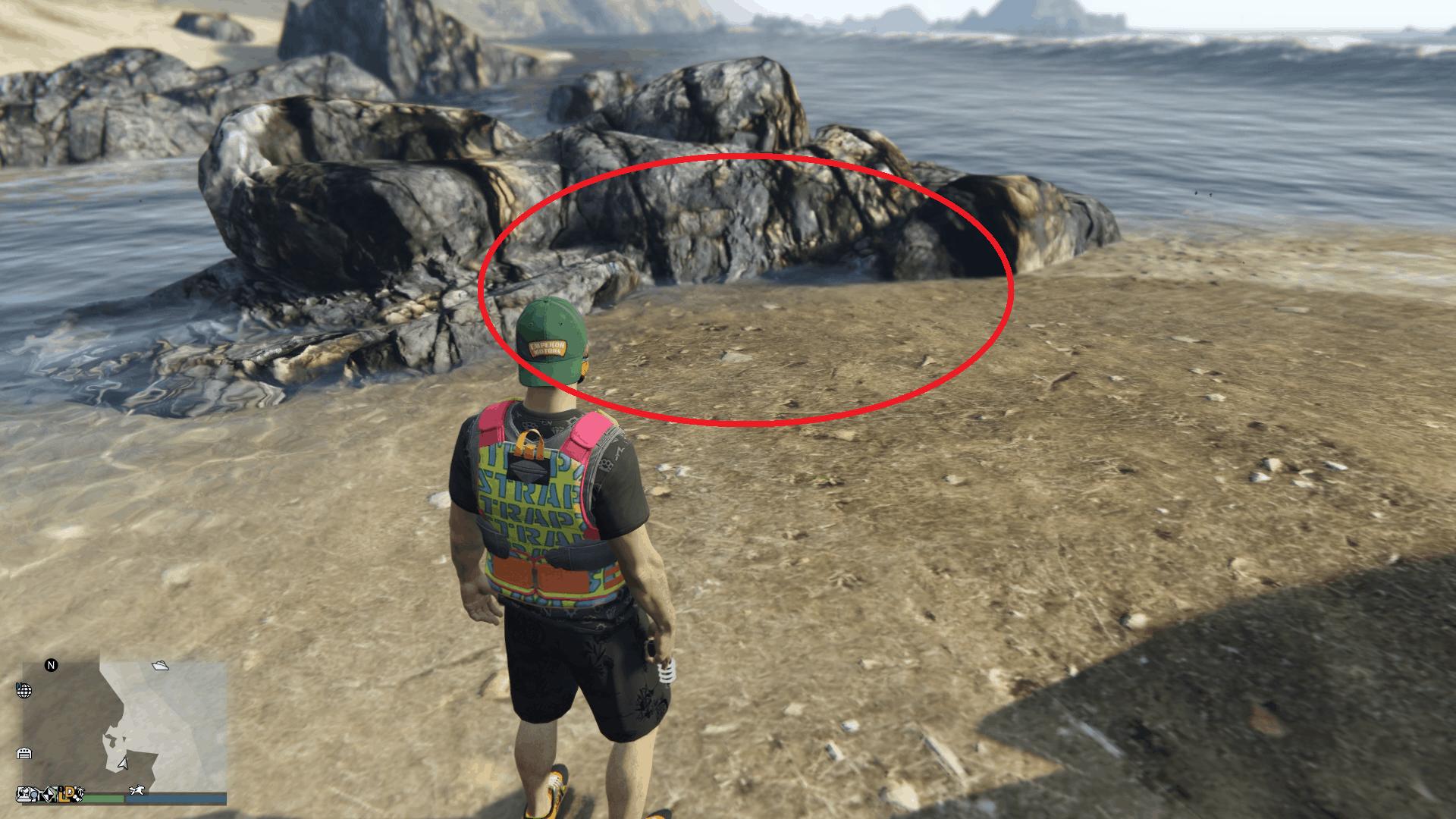Viewport: 1456px width, 819px height.
Task: Click the running animal icon above the health bar
Action: (136, 790)
